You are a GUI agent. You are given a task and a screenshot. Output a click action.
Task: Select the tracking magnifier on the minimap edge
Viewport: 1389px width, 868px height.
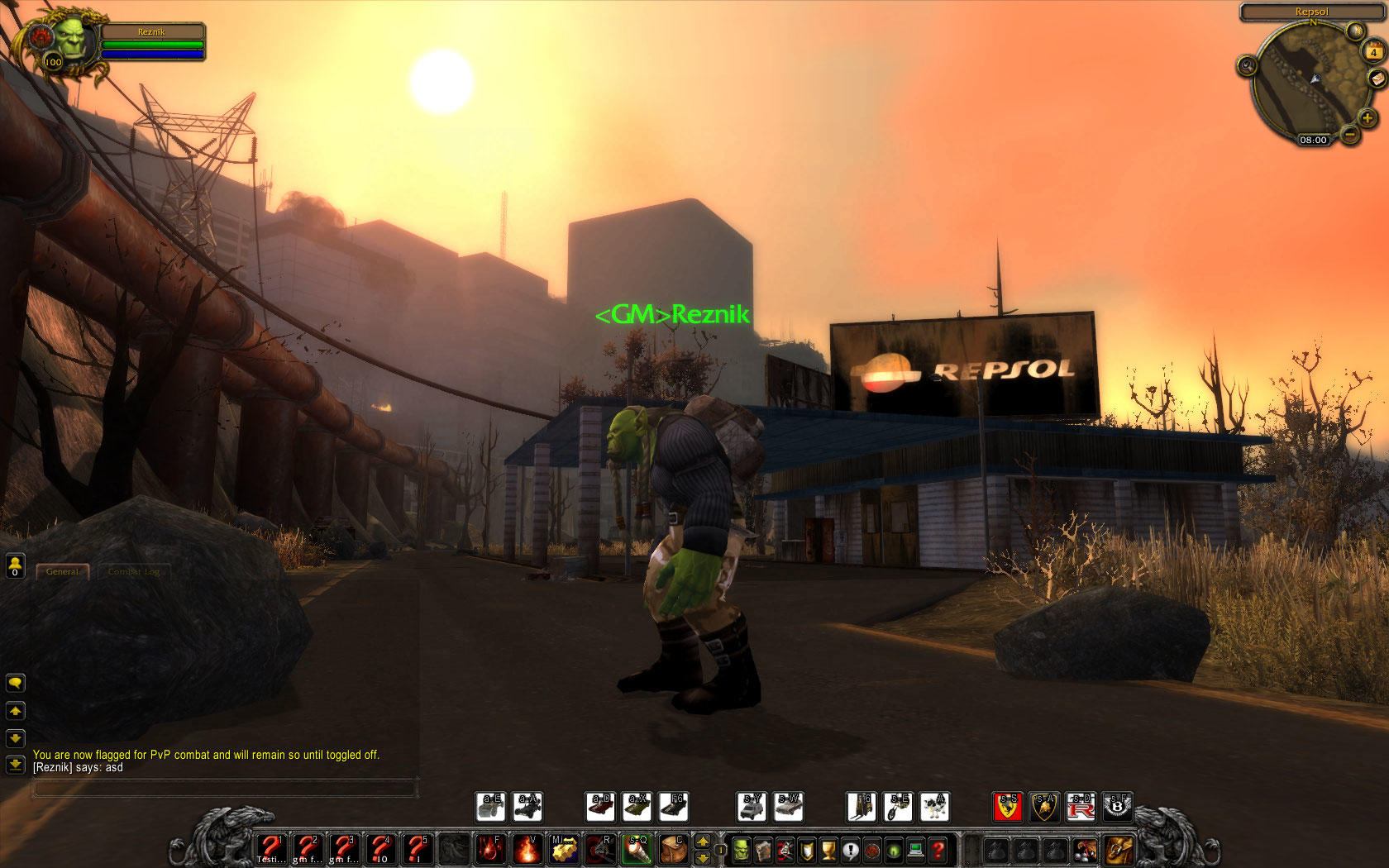click(1247, 64)
